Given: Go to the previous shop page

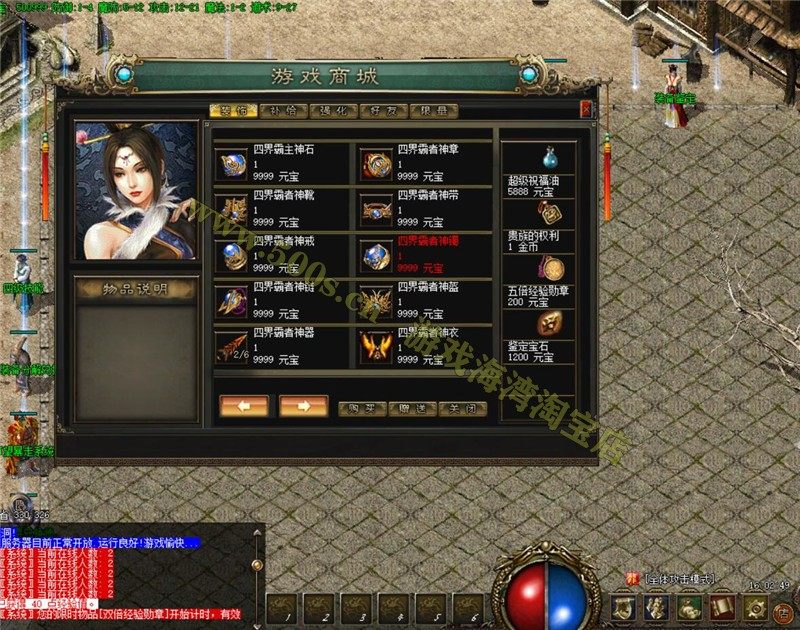Looking at the screenshot, I should tap(244, 406).
